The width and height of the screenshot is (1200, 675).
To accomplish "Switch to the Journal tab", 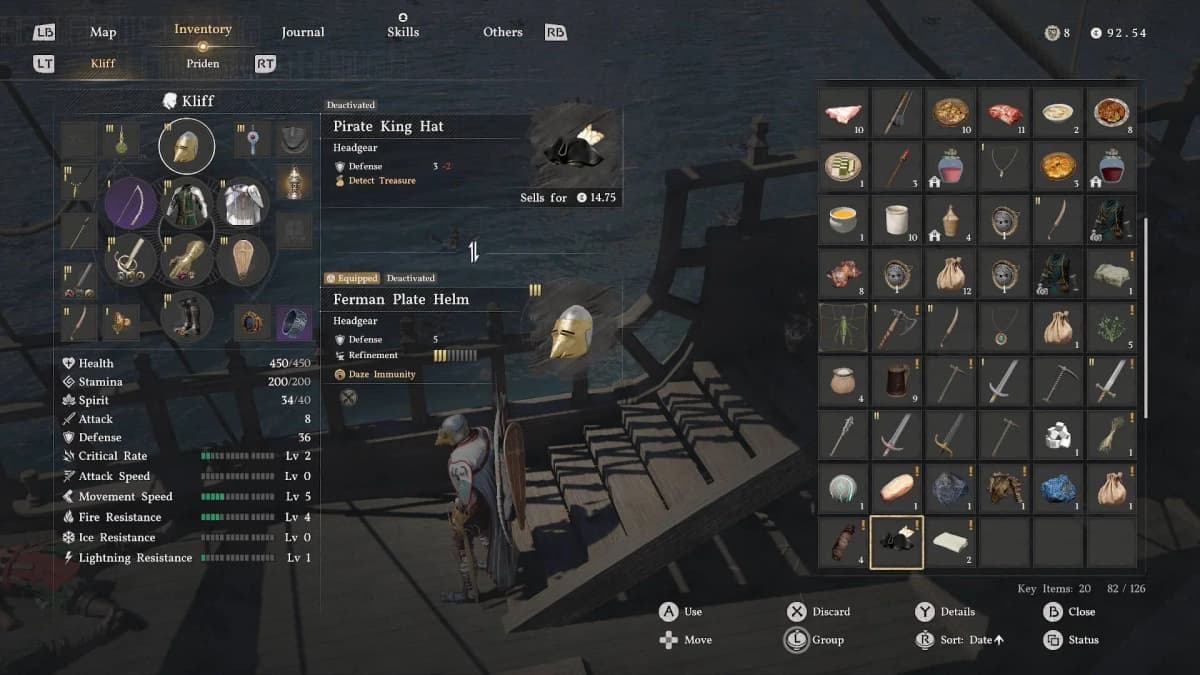I will coord(302,32).
